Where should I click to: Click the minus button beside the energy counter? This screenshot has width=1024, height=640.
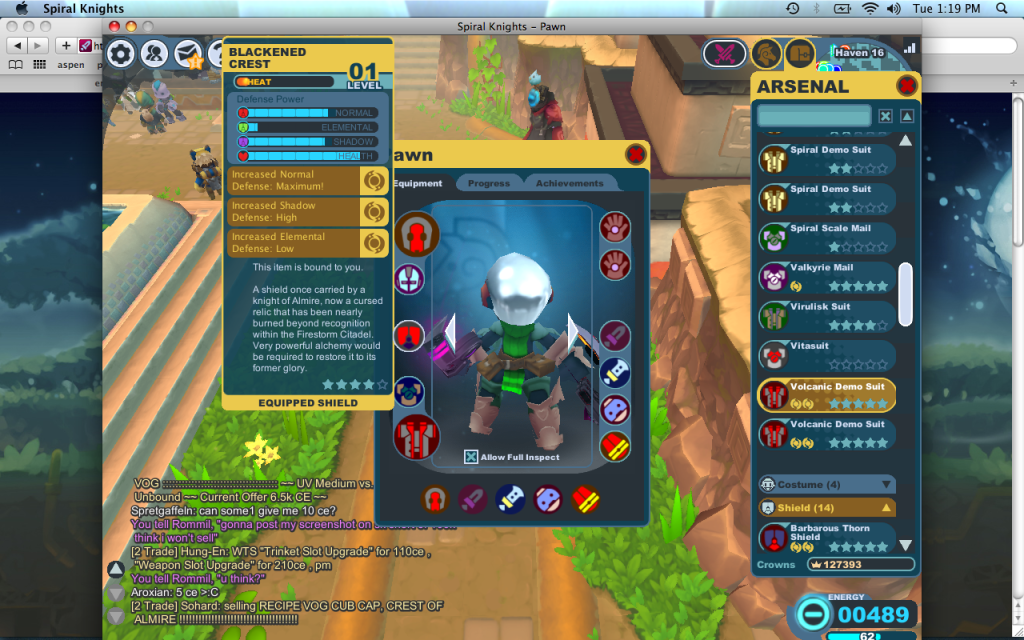[x=814, y=614]
